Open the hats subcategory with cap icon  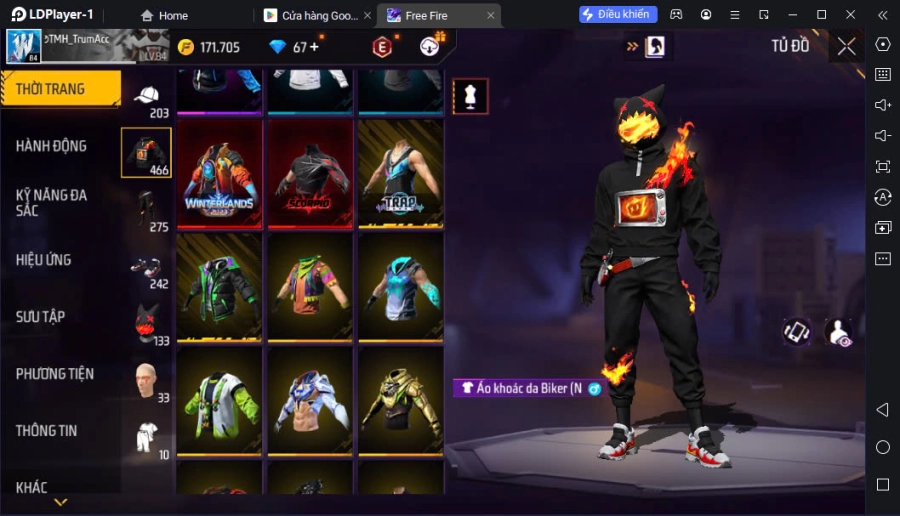pos(147,98)
